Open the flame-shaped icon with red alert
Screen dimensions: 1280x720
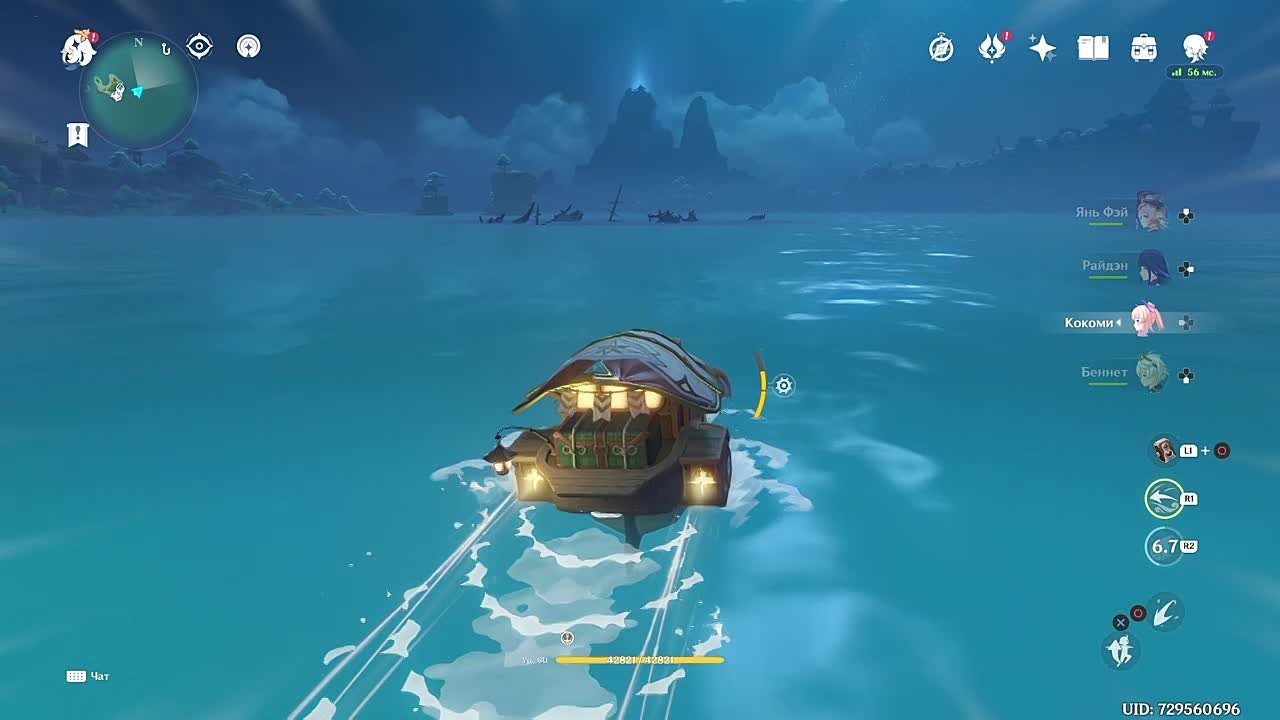click(991, 48)
